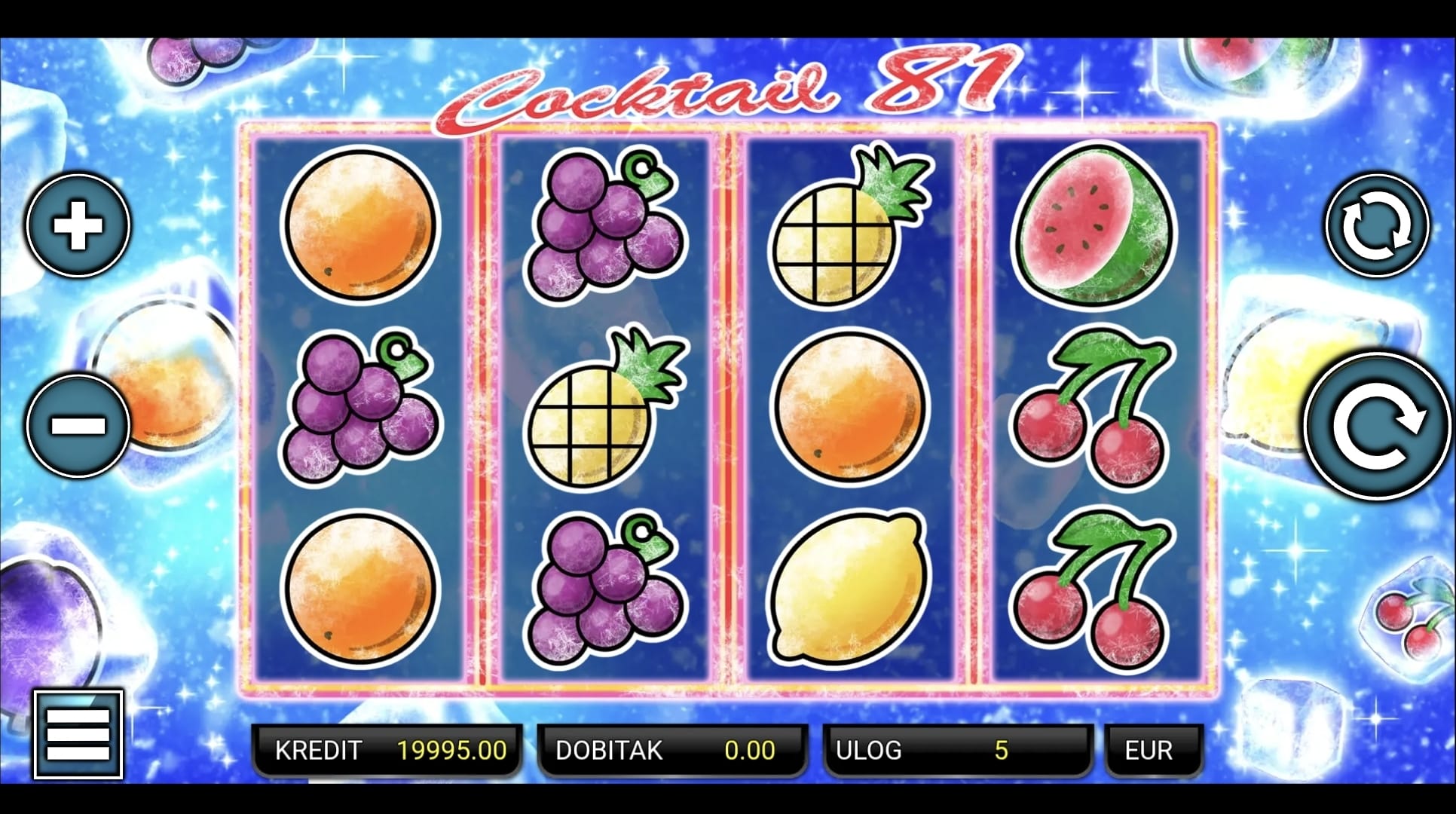Decrease the bet with the minus button
This screenshot has width=1456, height=814.
78,425
